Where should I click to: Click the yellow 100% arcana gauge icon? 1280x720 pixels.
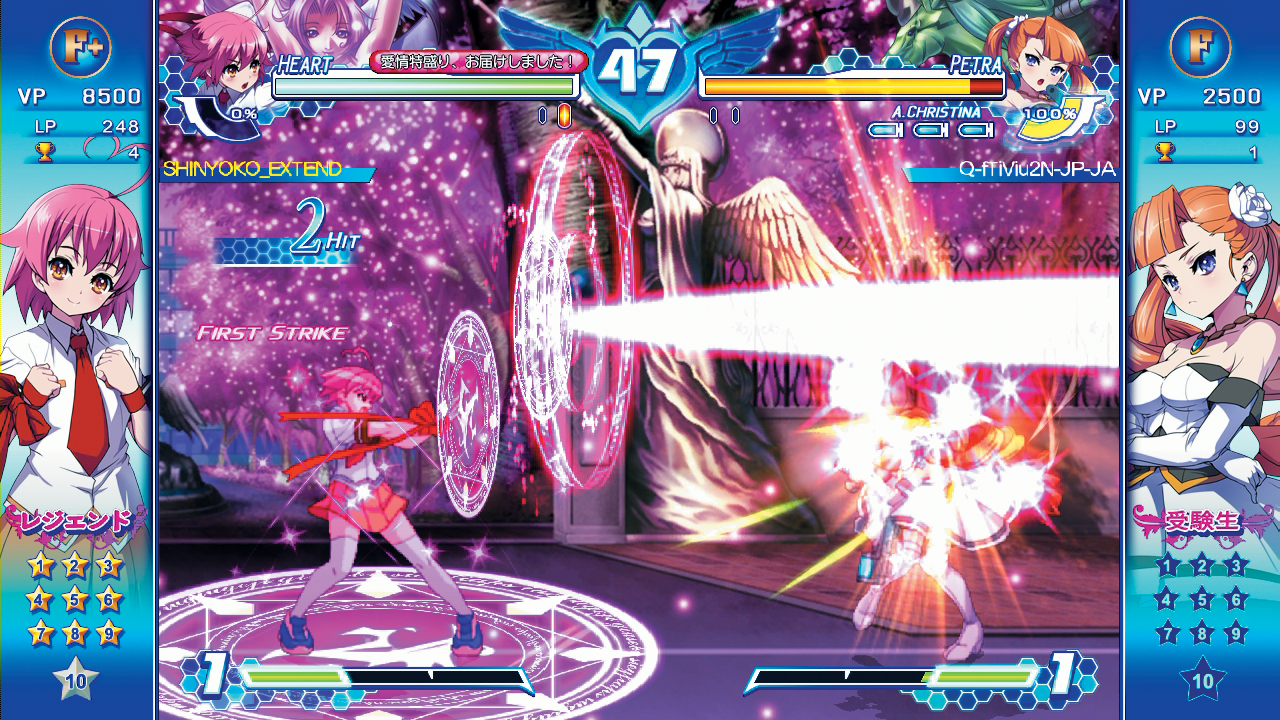(1049, 113)
